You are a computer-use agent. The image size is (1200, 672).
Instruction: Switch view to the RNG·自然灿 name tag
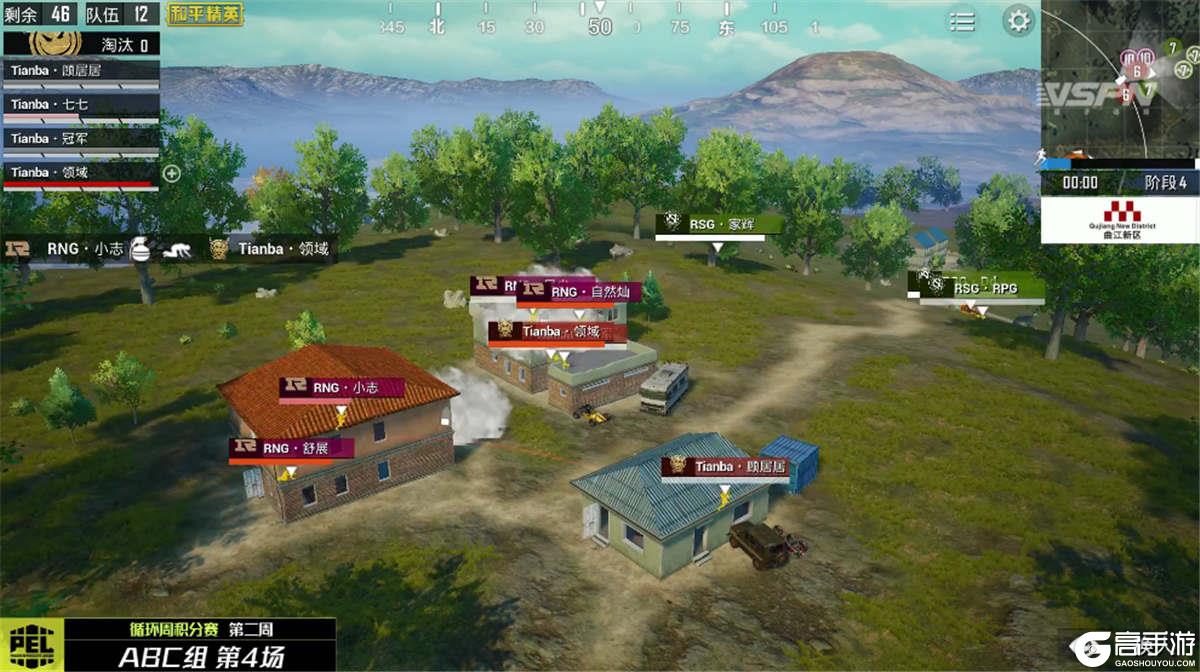coord(580,292)
